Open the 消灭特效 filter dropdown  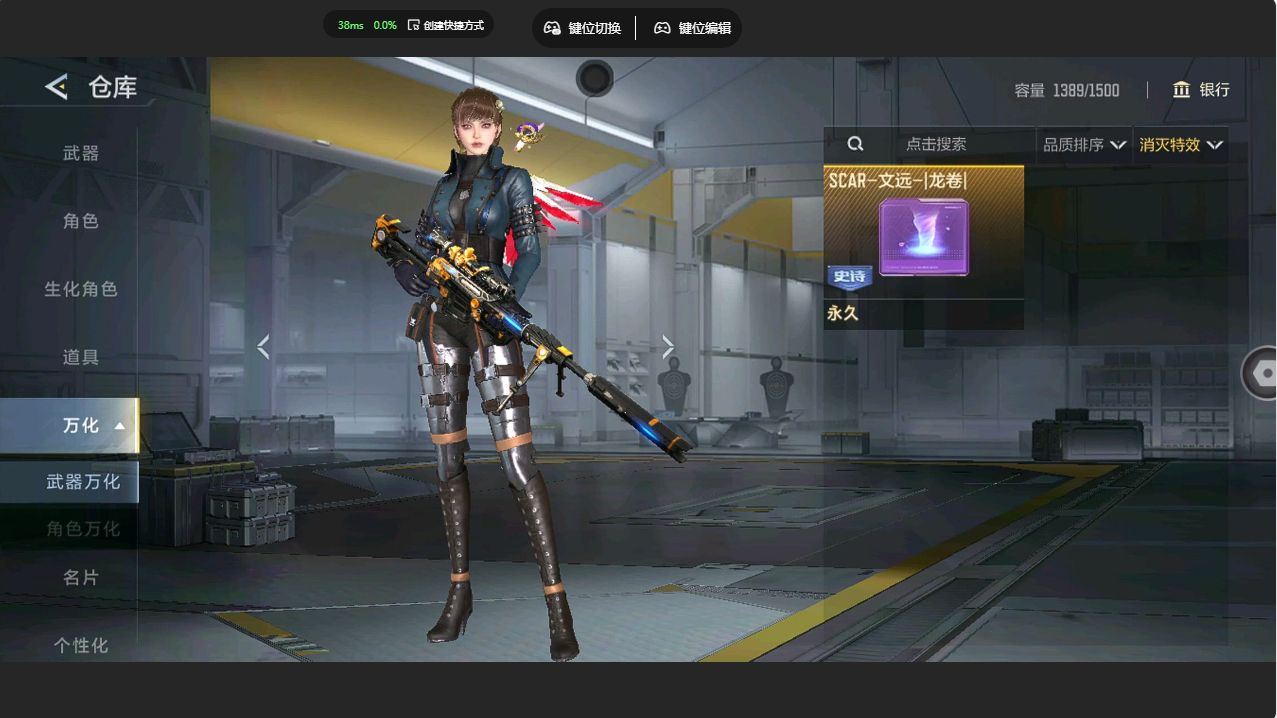click(x=1180, y=145)
